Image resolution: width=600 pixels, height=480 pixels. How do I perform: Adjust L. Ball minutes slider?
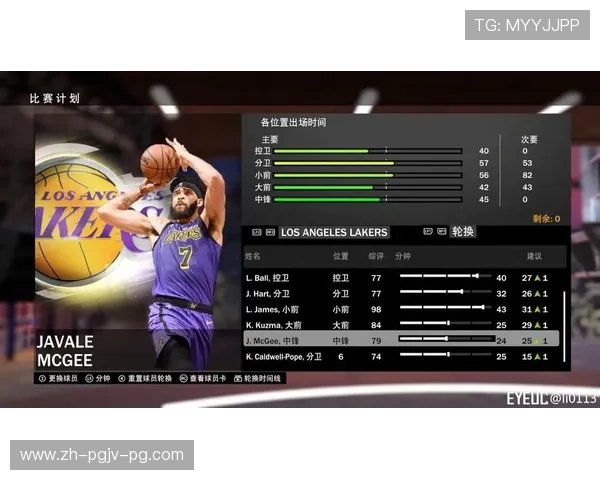[442, 277]
